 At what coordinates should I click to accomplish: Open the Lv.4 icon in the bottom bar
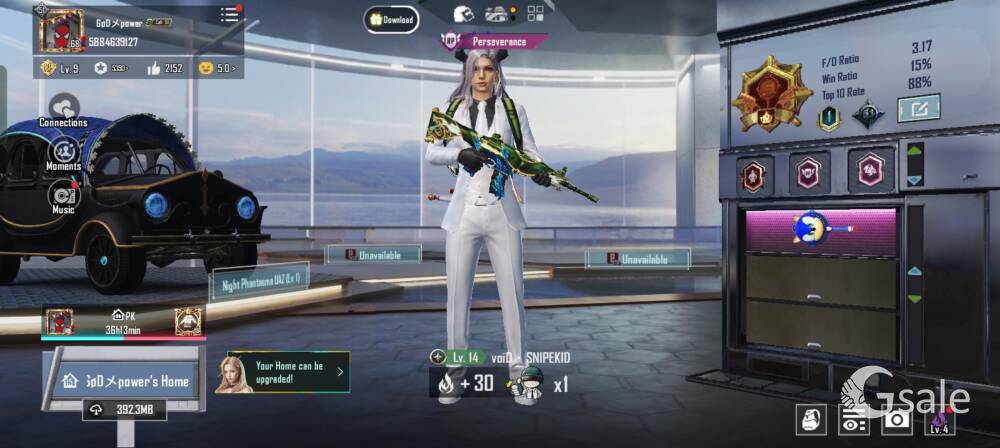pos(938,420)
